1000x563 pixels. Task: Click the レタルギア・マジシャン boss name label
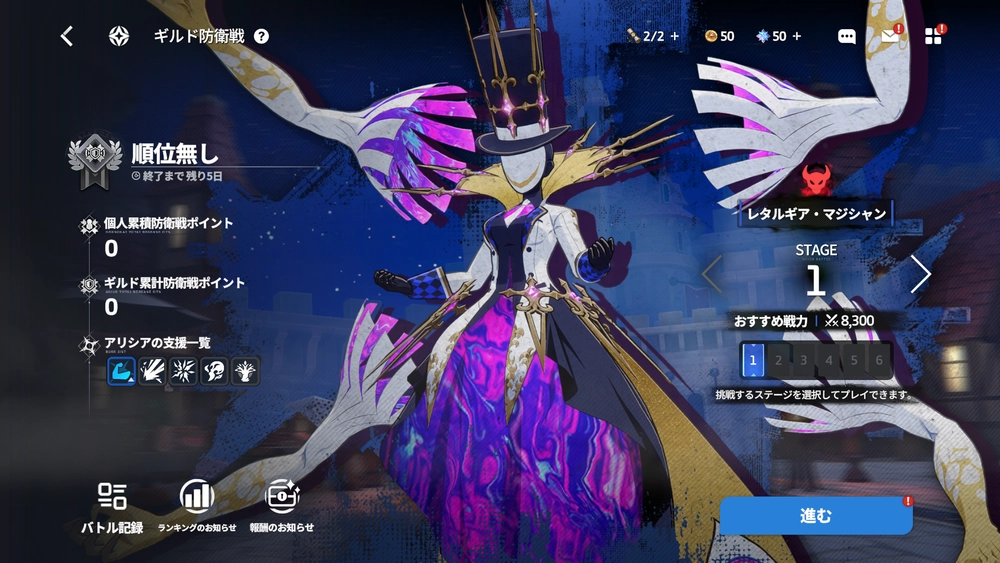click(816, 213)
